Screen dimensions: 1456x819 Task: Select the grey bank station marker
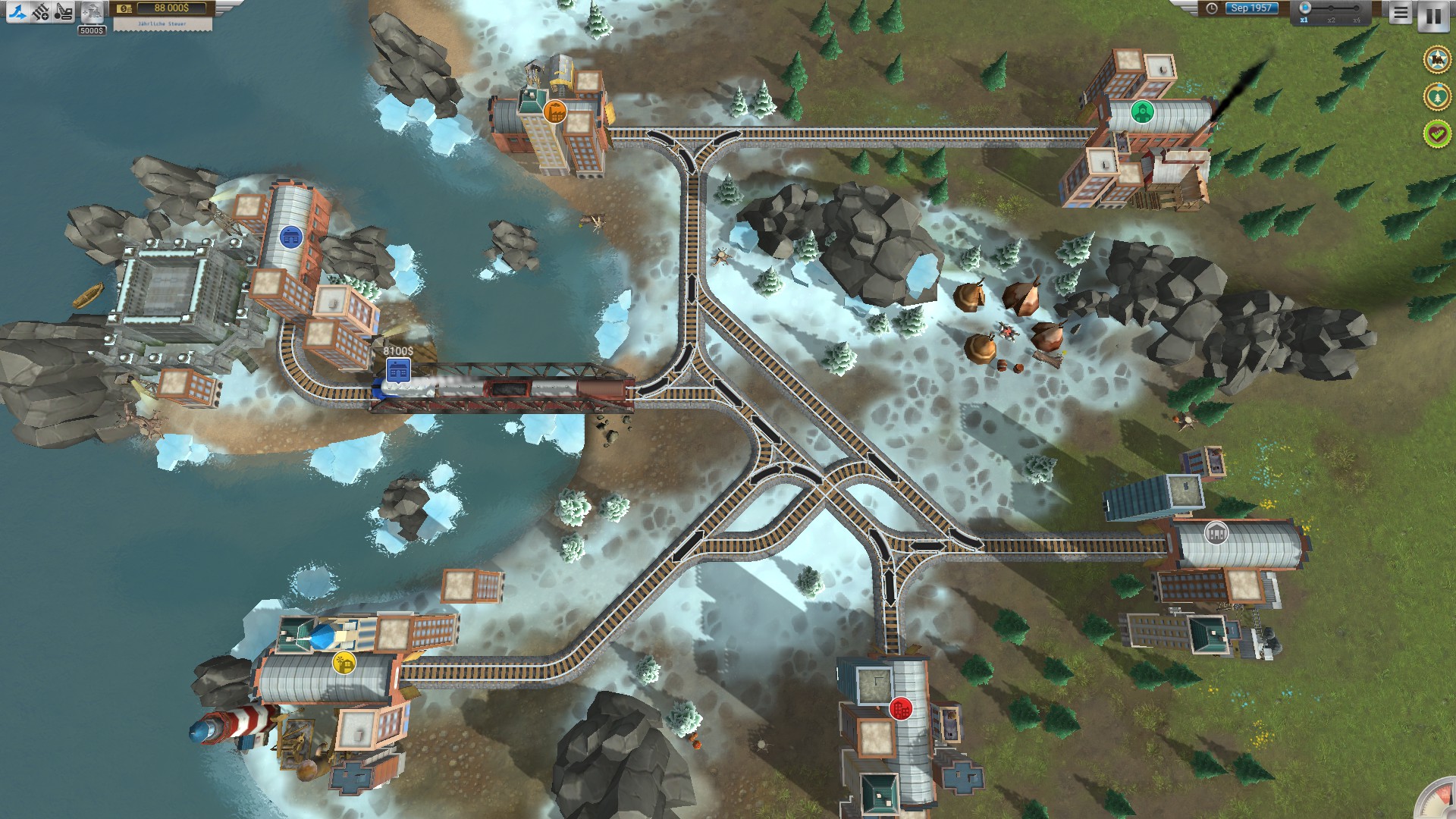[1216, 532]
